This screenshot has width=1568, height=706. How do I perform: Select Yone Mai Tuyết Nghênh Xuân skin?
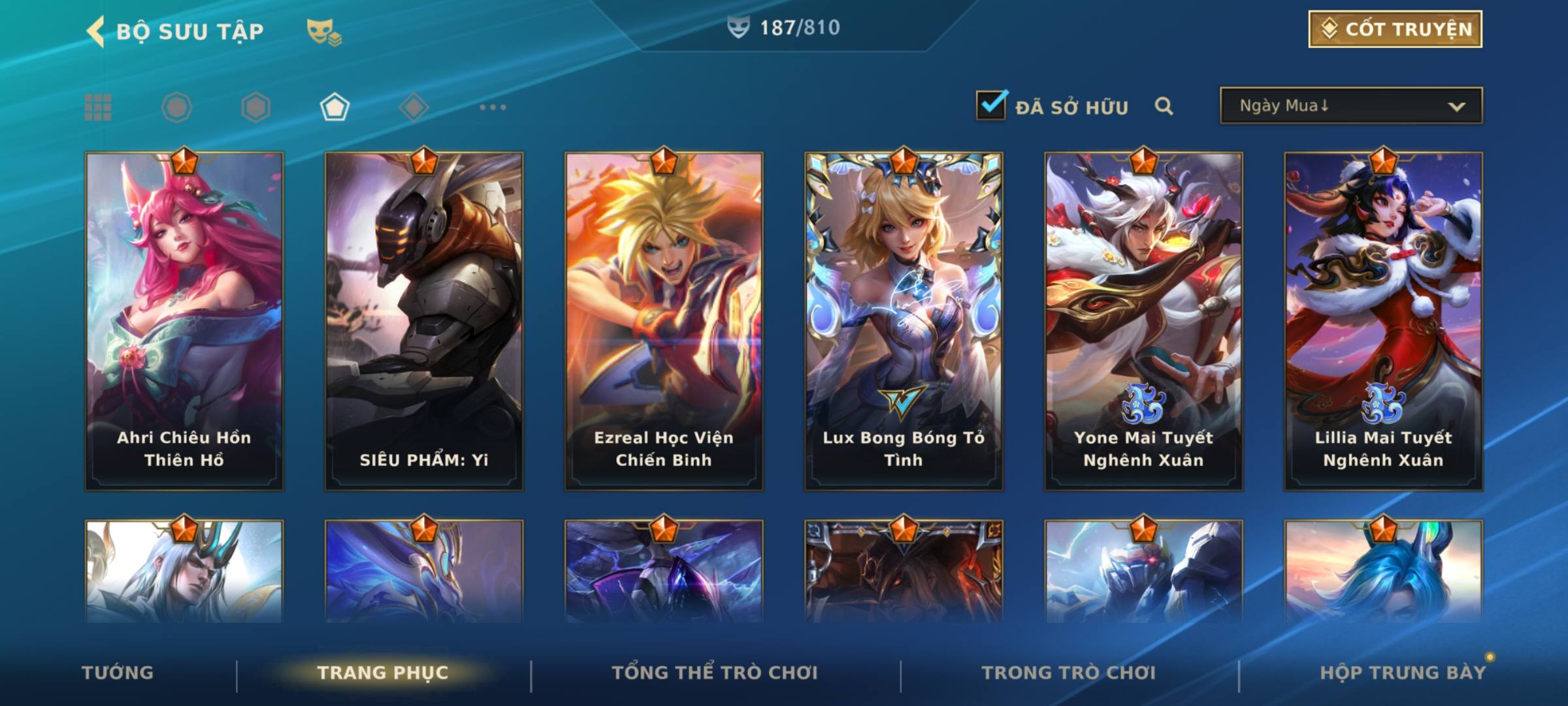[x=1143, y=322]
